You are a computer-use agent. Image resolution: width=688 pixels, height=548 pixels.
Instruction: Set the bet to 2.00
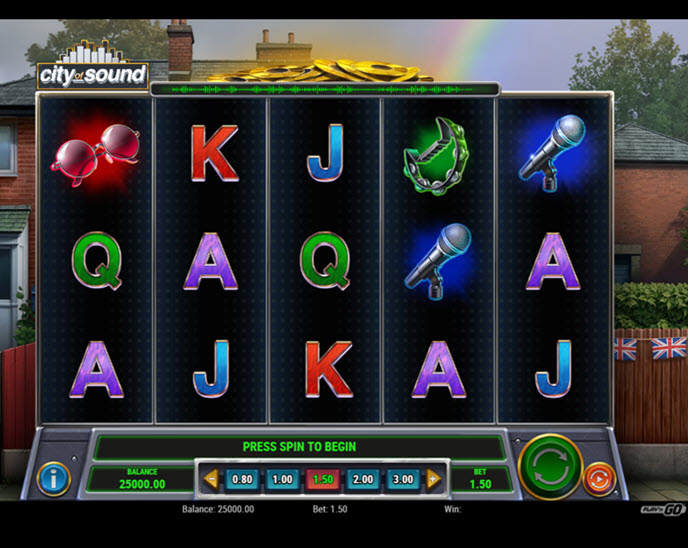362,479
